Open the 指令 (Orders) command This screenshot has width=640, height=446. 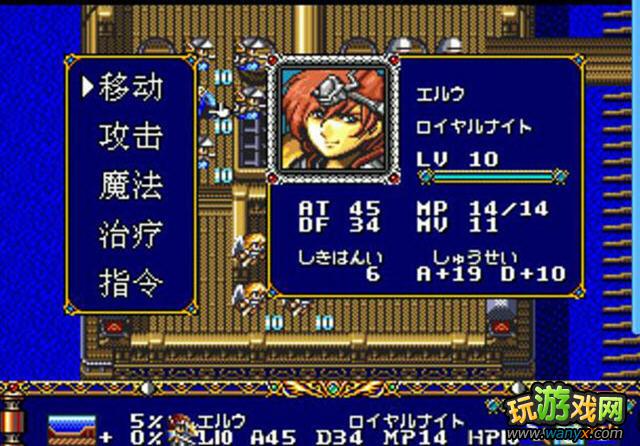pyautogui.click(x=130, y=285)
